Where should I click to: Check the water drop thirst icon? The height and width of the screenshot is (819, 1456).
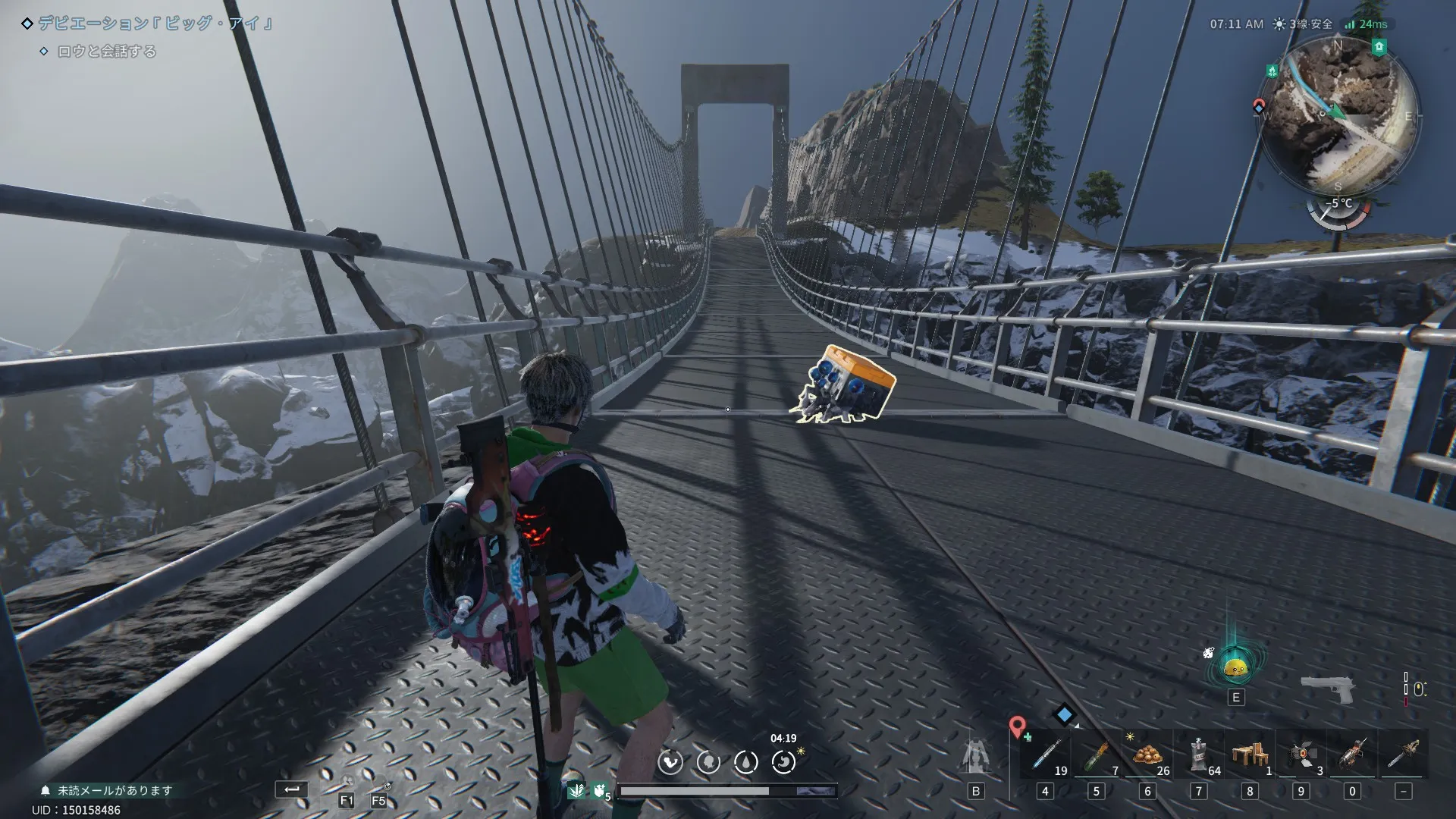[745, 761]
